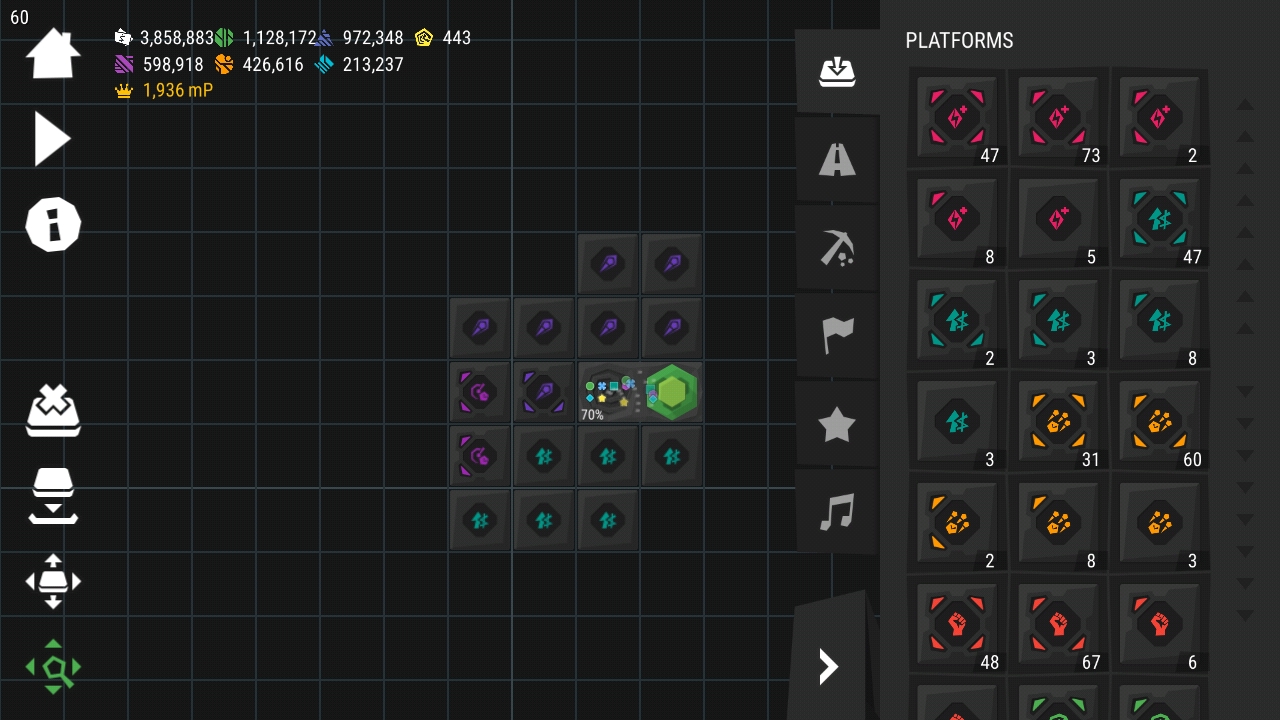
Task: Switch to the platforms inventory tab
Action: point(837,72)
